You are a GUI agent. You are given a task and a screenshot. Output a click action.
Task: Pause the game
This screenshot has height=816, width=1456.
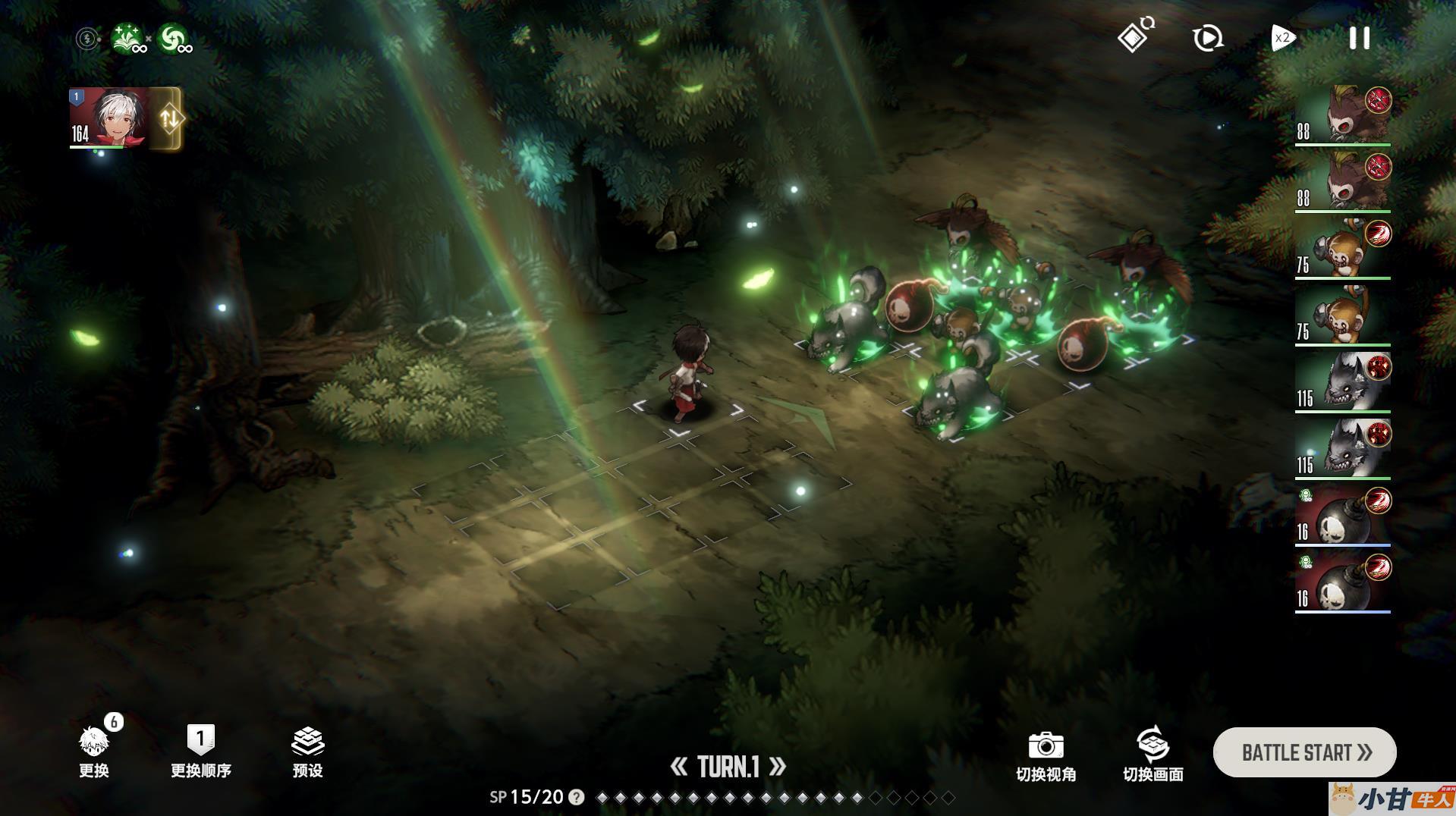[x=1359, y=38]
